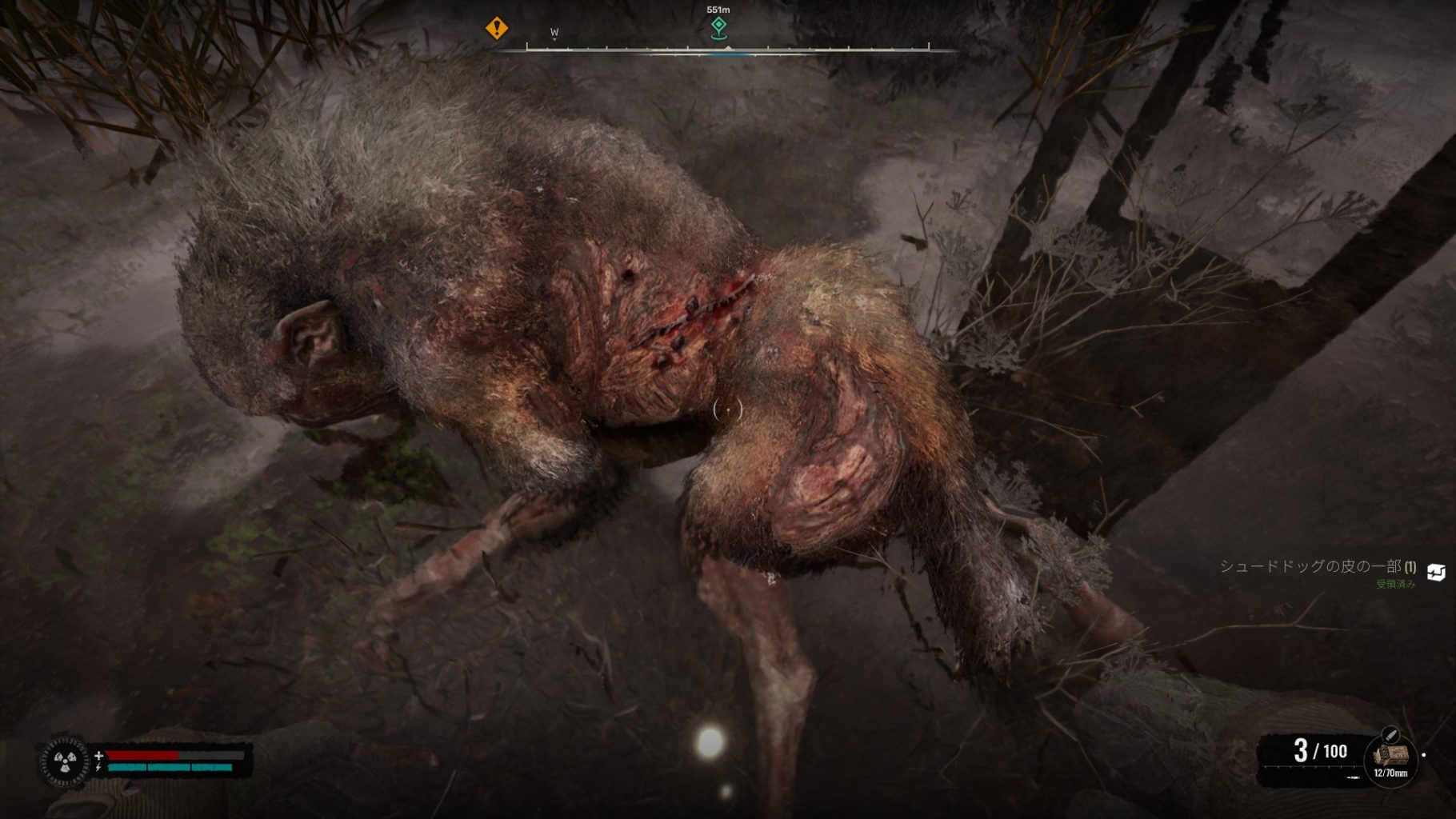Click the radiation status icon
This screenshot has height=819, width=1456.
pos(64,761)
